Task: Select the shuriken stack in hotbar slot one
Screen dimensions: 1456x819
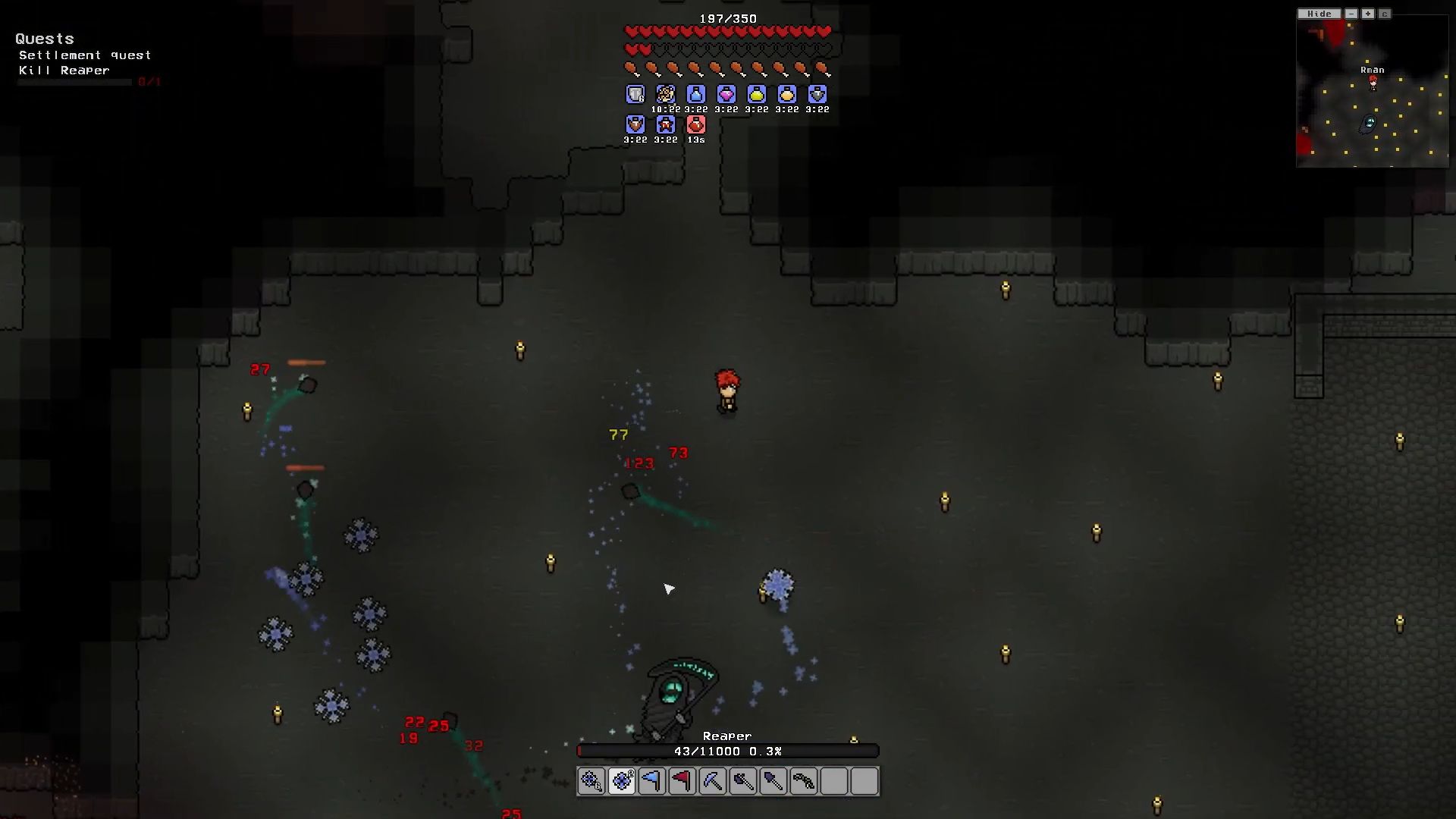Action: tap(591, 781)
